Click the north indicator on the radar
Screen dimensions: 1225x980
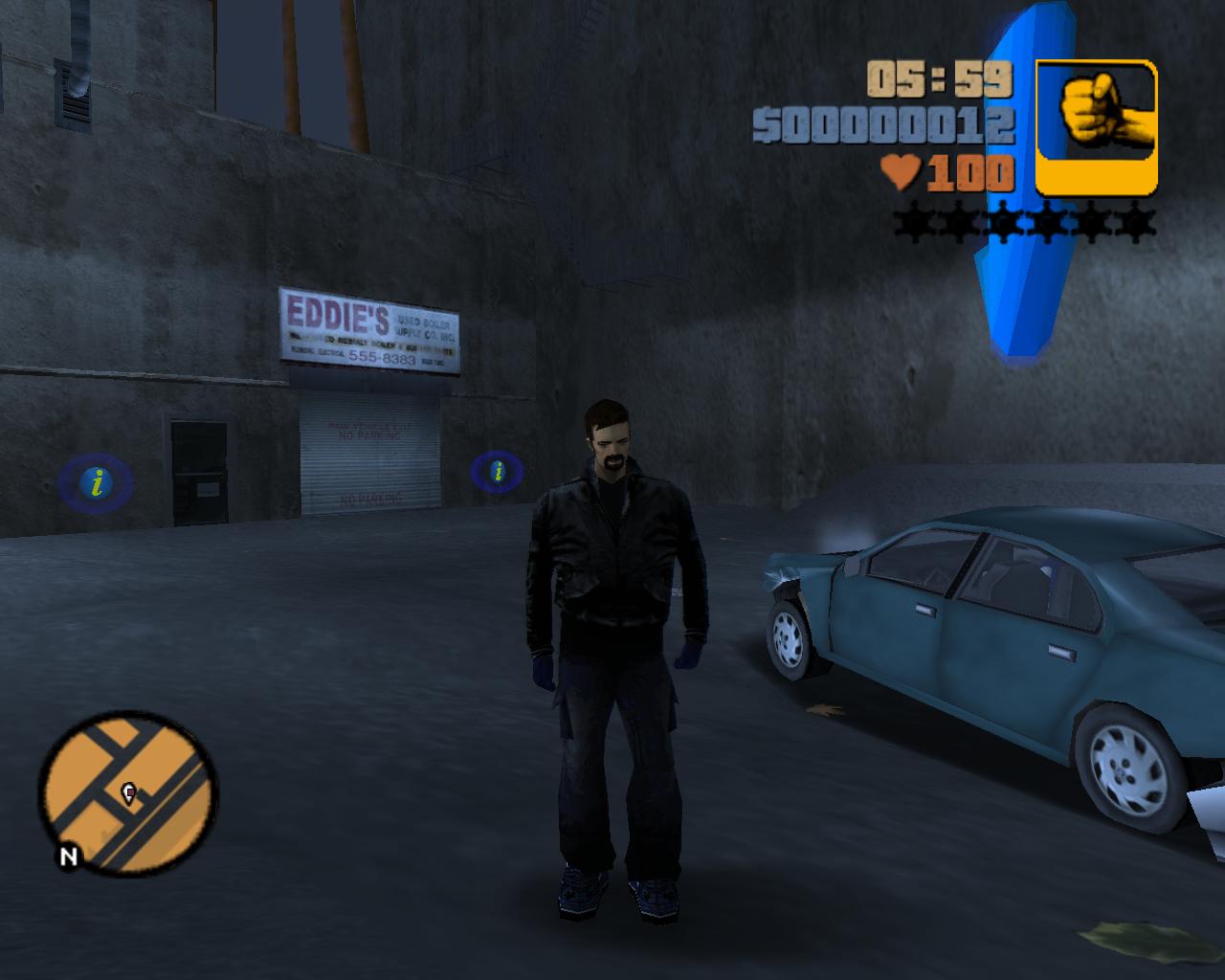tap(68, 857)
